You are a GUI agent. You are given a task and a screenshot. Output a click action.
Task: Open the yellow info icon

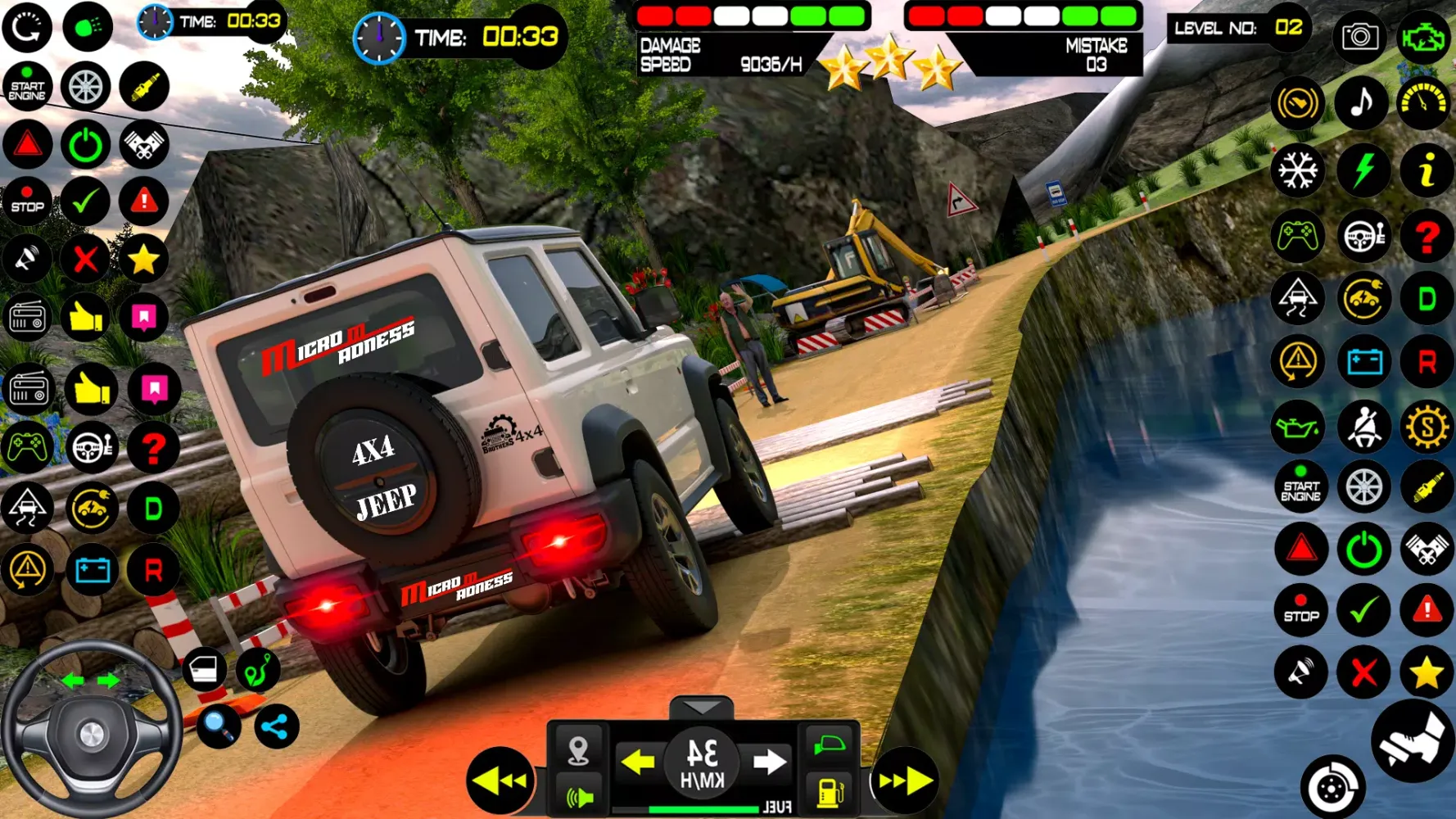click(1426, 170)
